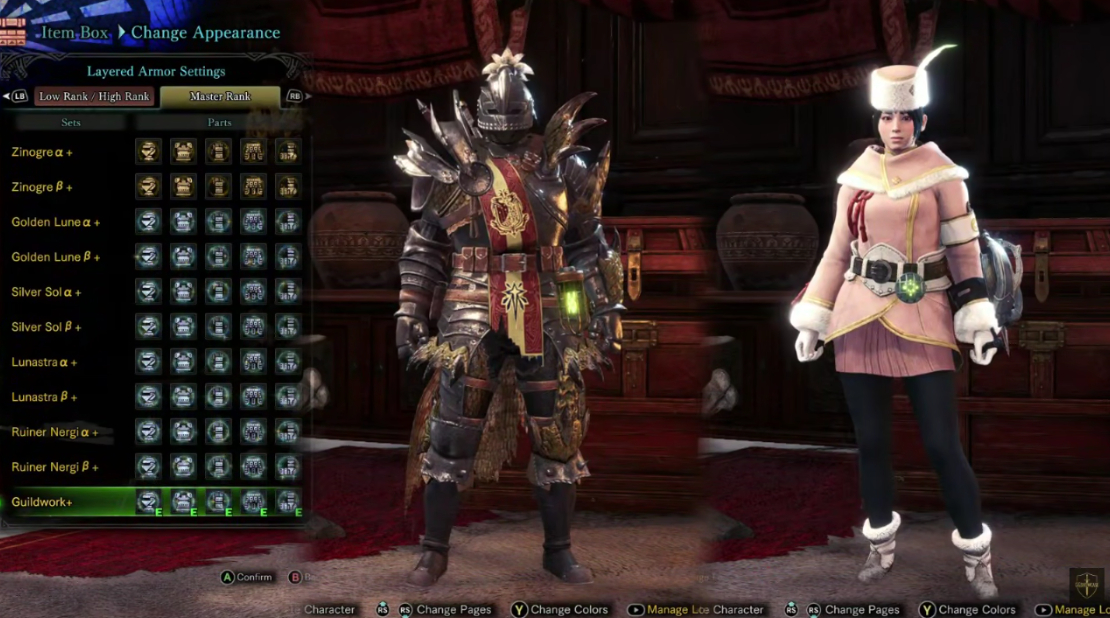Choose the Zinogre α + armor set
Screen dimensions: 1110x618
point(41,152)
